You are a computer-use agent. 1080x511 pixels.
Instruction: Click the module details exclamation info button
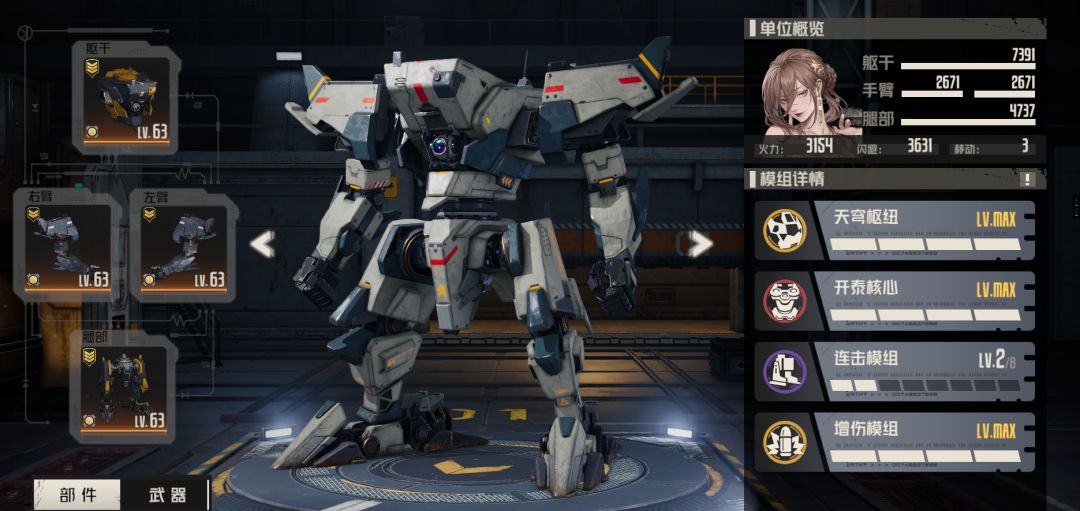1027,180
